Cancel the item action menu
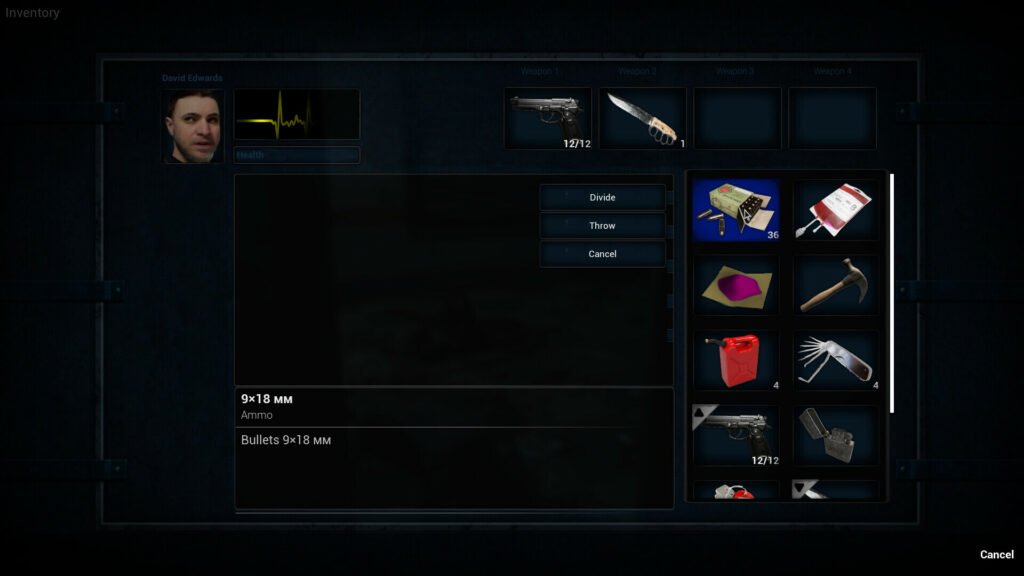The height and width of the screenshot is (576, 1024). point(602,254)
